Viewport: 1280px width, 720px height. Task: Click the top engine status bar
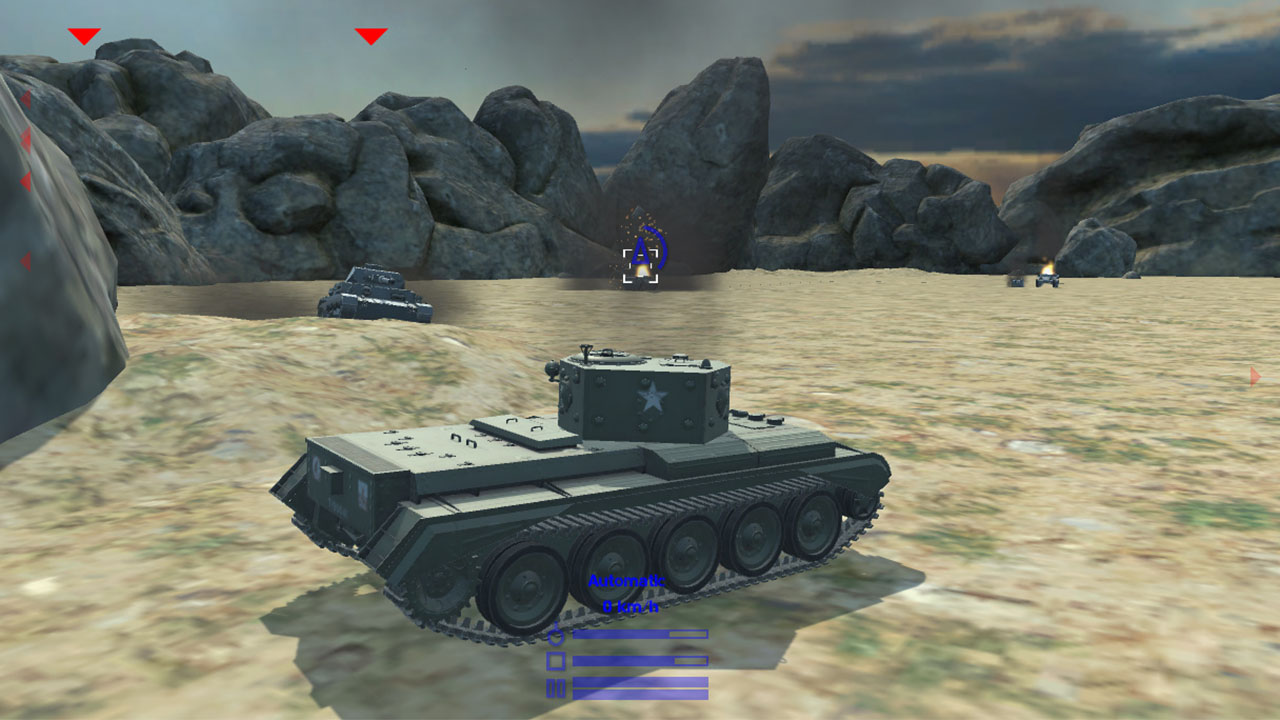click(x=640, y=634)
